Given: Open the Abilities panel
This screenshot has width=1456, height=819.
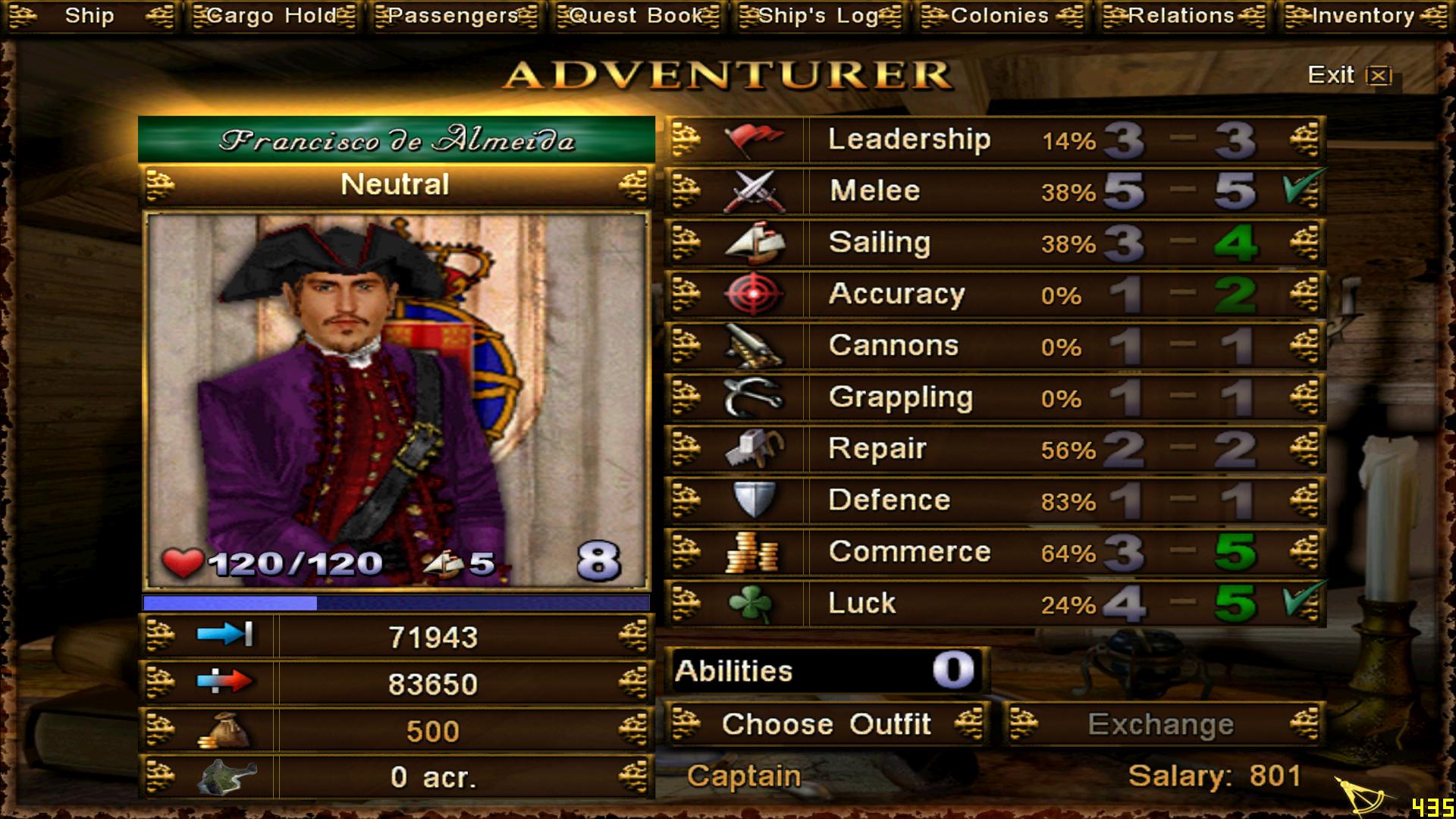Looking at the screenshot, I should tap(827, 671).
